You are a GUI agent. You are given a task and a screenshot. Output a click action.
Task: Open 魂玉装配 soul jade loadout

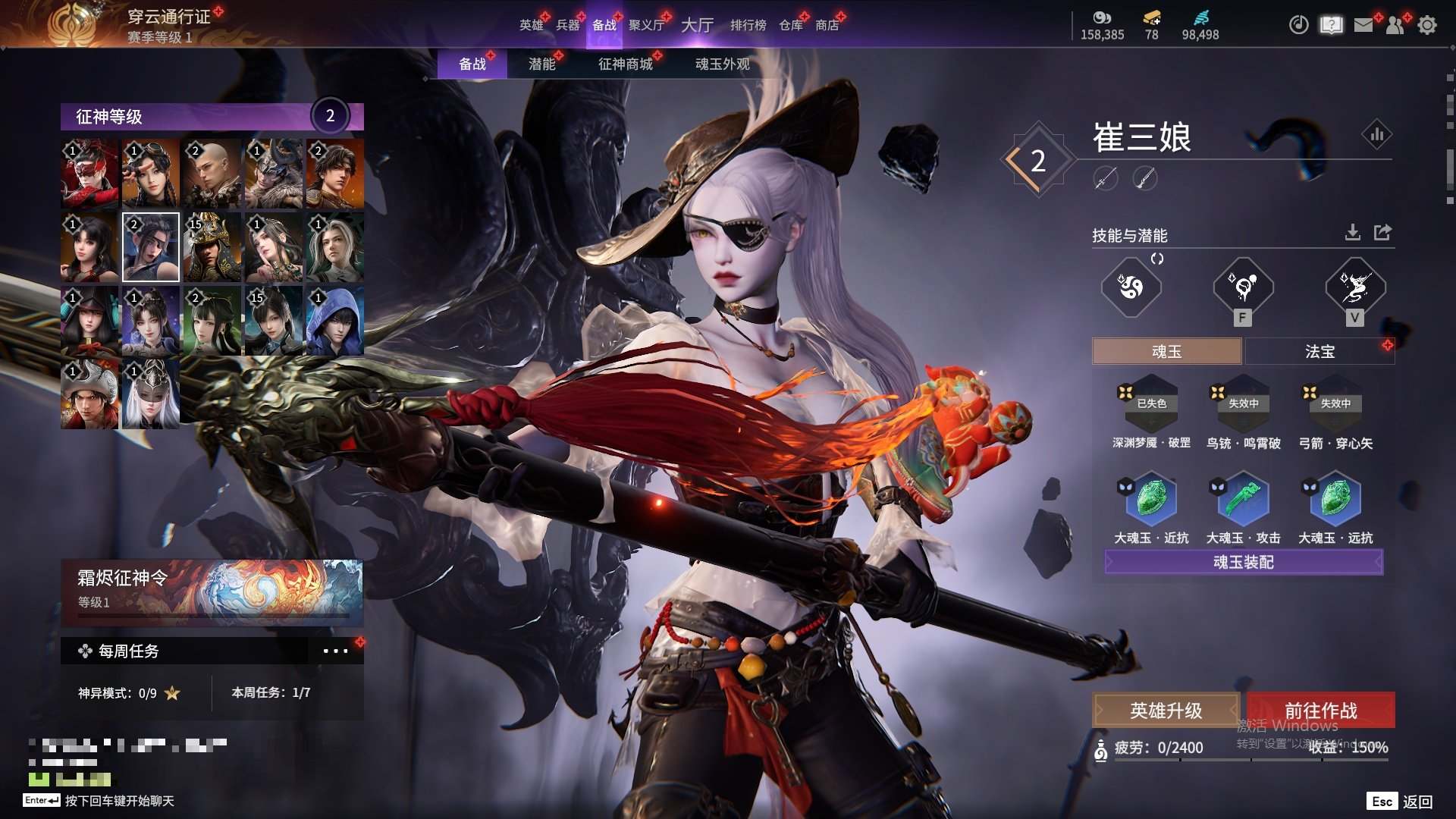(x=1243, y=562)
